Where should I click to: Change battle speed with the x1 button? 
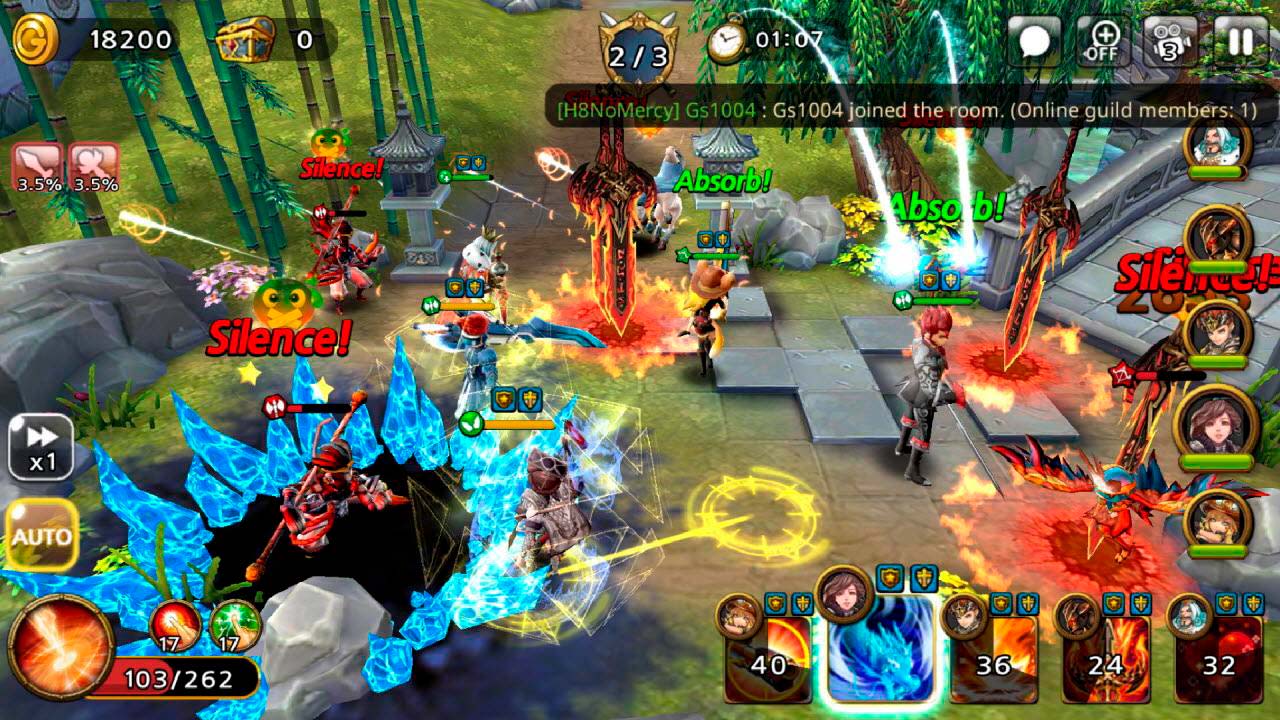pyautogui.click(x=40, y=448)
